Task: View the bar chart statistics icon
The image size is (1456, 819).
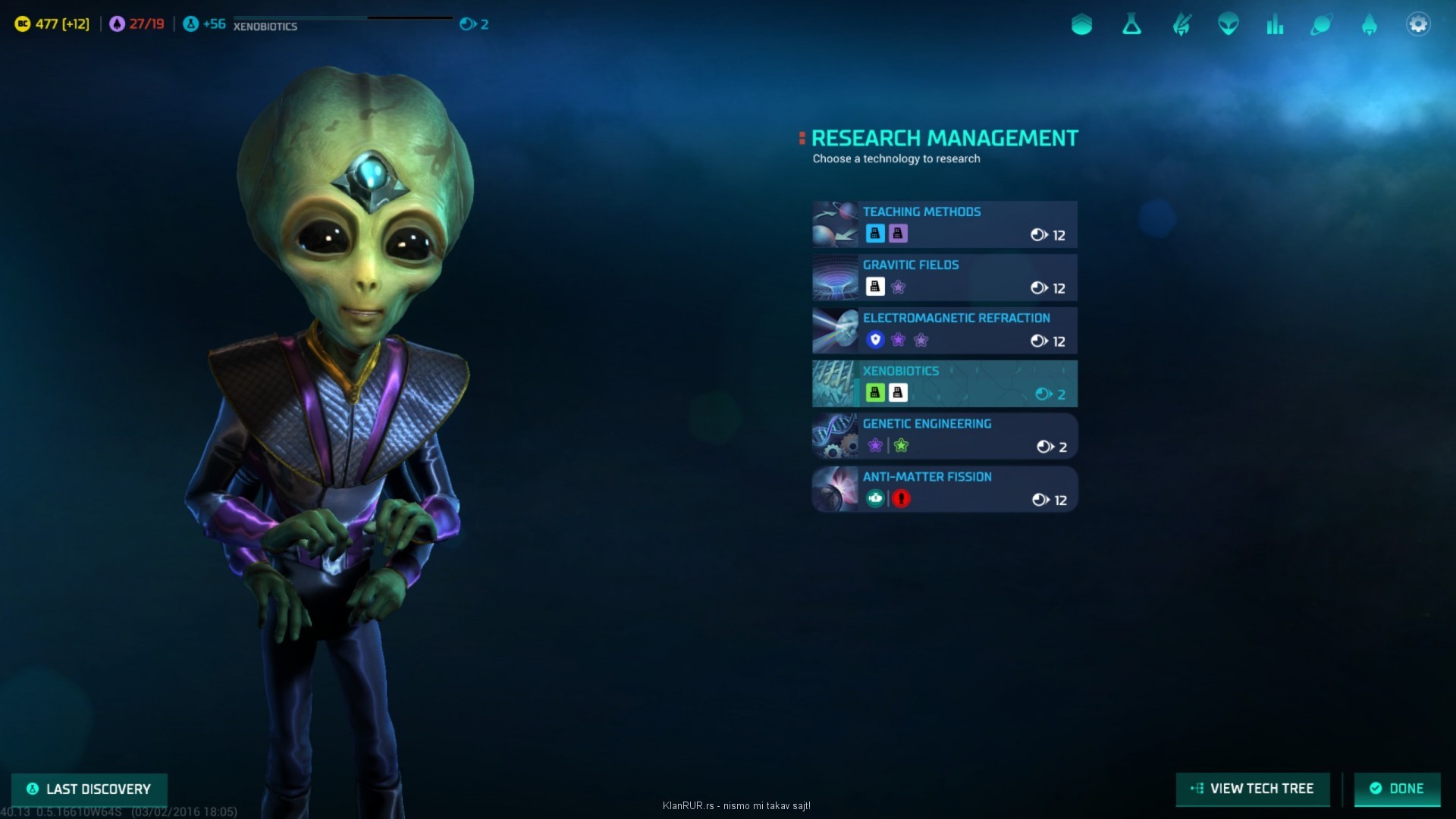Action: [1275, 25]
